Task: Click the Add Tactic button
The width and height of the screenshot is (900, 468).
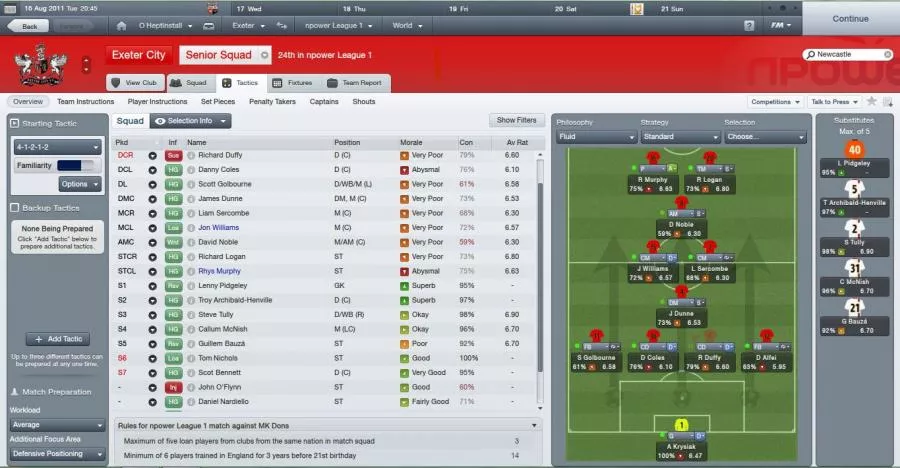Action: pos(57,340)
